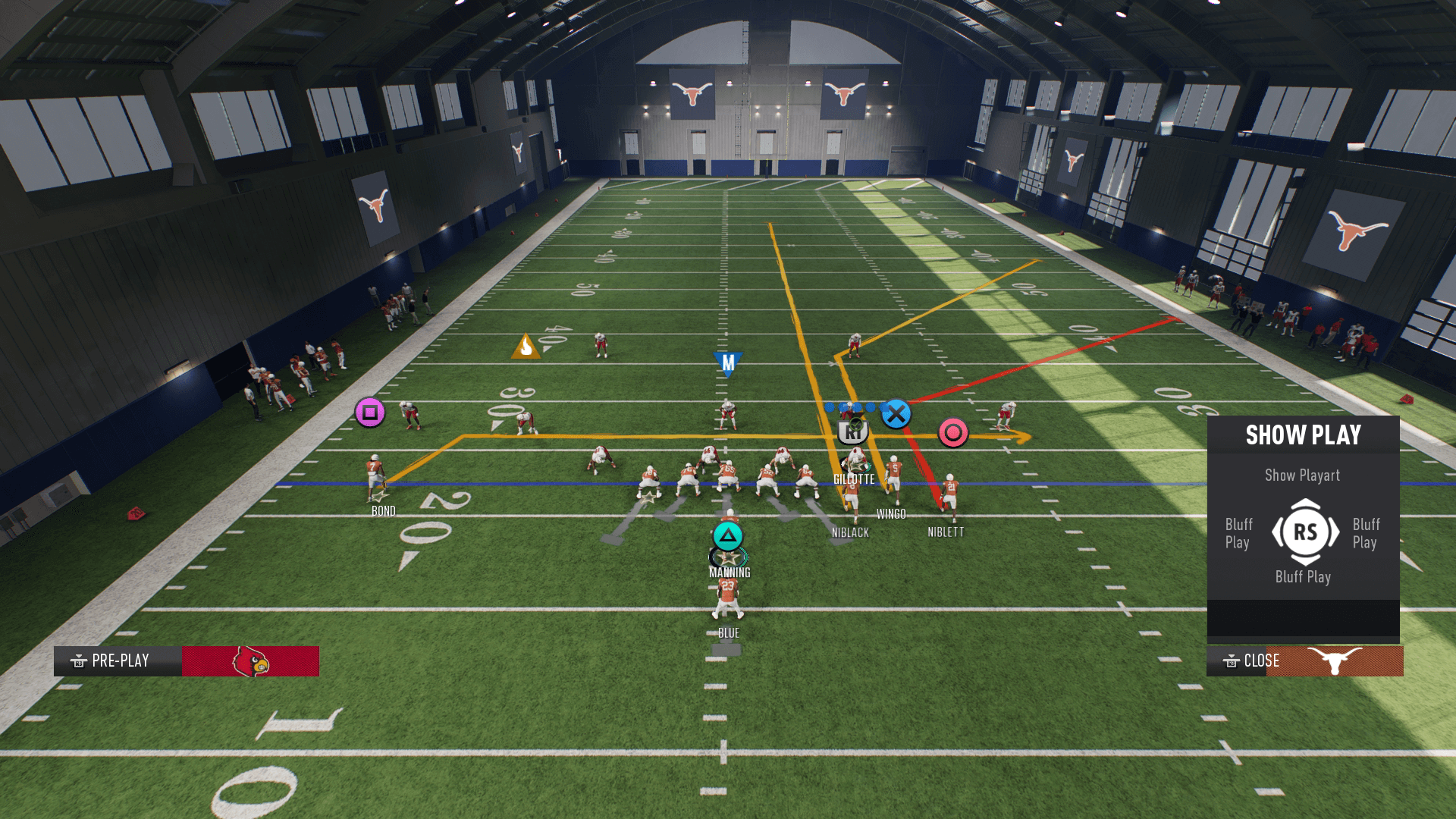
Task: Click the Texas Longhorns logo beside Close
Action: click(x=1335, y=661)
